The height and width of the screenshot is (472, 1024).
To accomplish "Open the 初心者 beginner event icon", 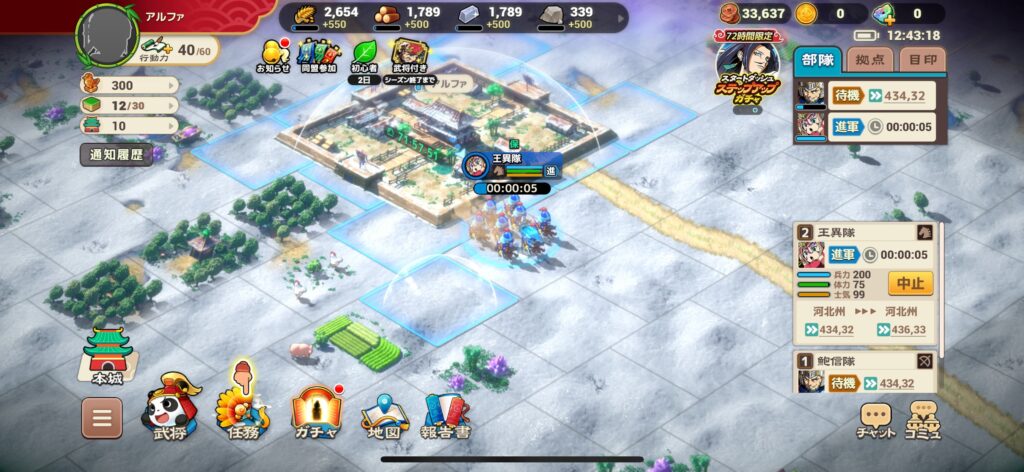I will (365, 58).
